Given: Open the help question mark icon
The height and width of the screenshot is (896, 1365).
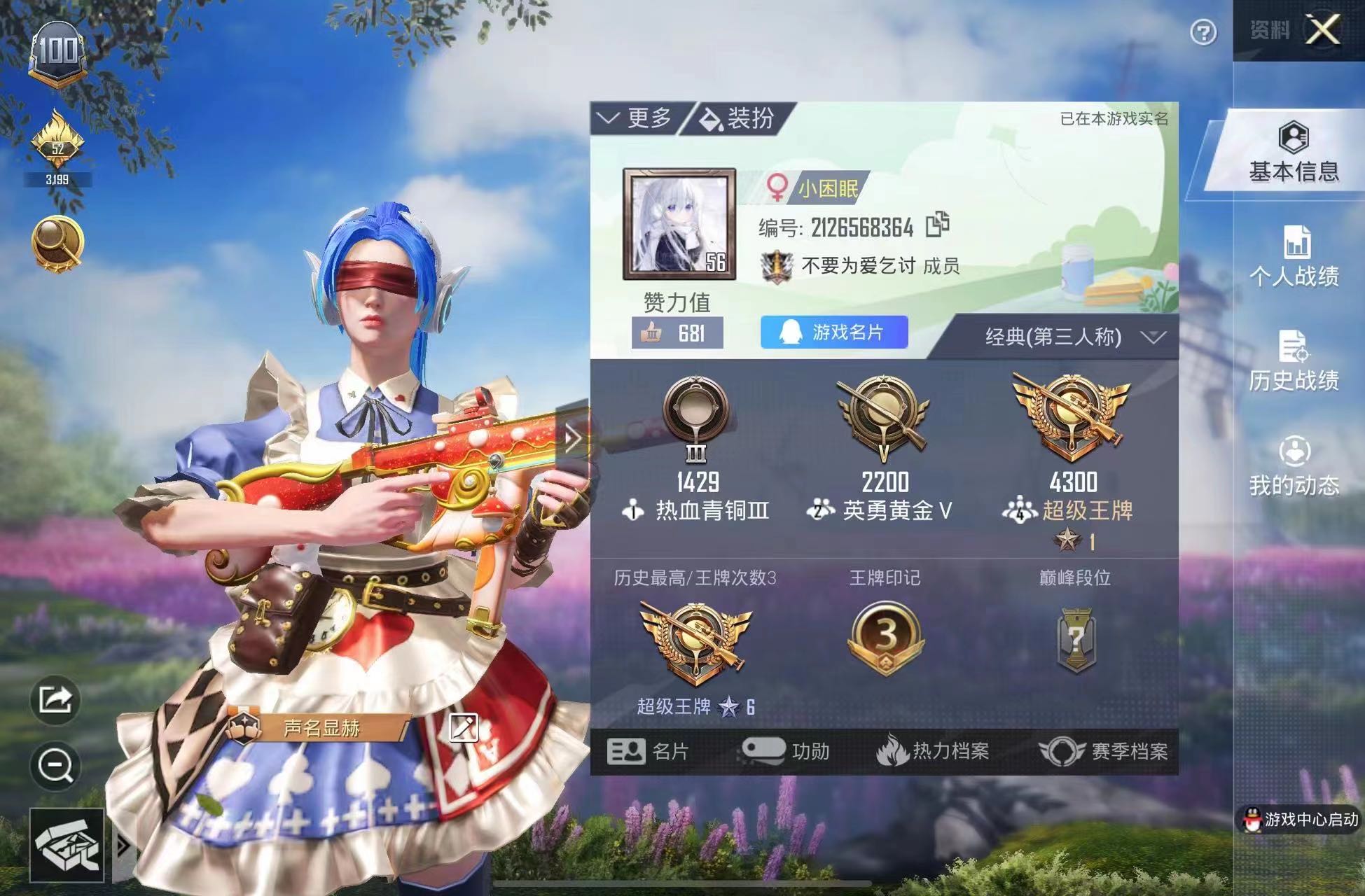Looking at the screenshot, I should point(1203,32).
